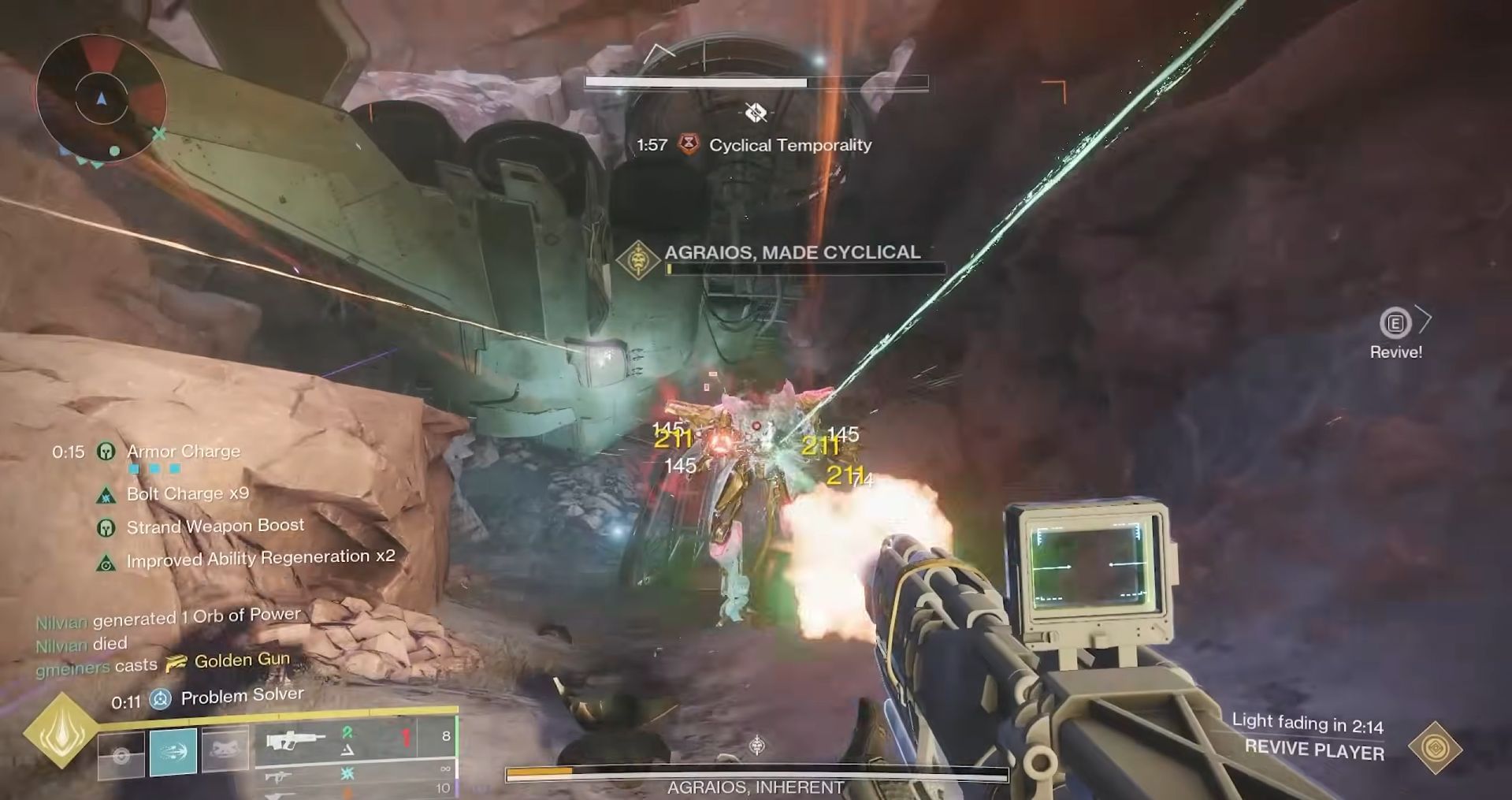Select the Strand Weapon Boost buff icon
The width and height of the screenshot is (1512, 800).
106,528
